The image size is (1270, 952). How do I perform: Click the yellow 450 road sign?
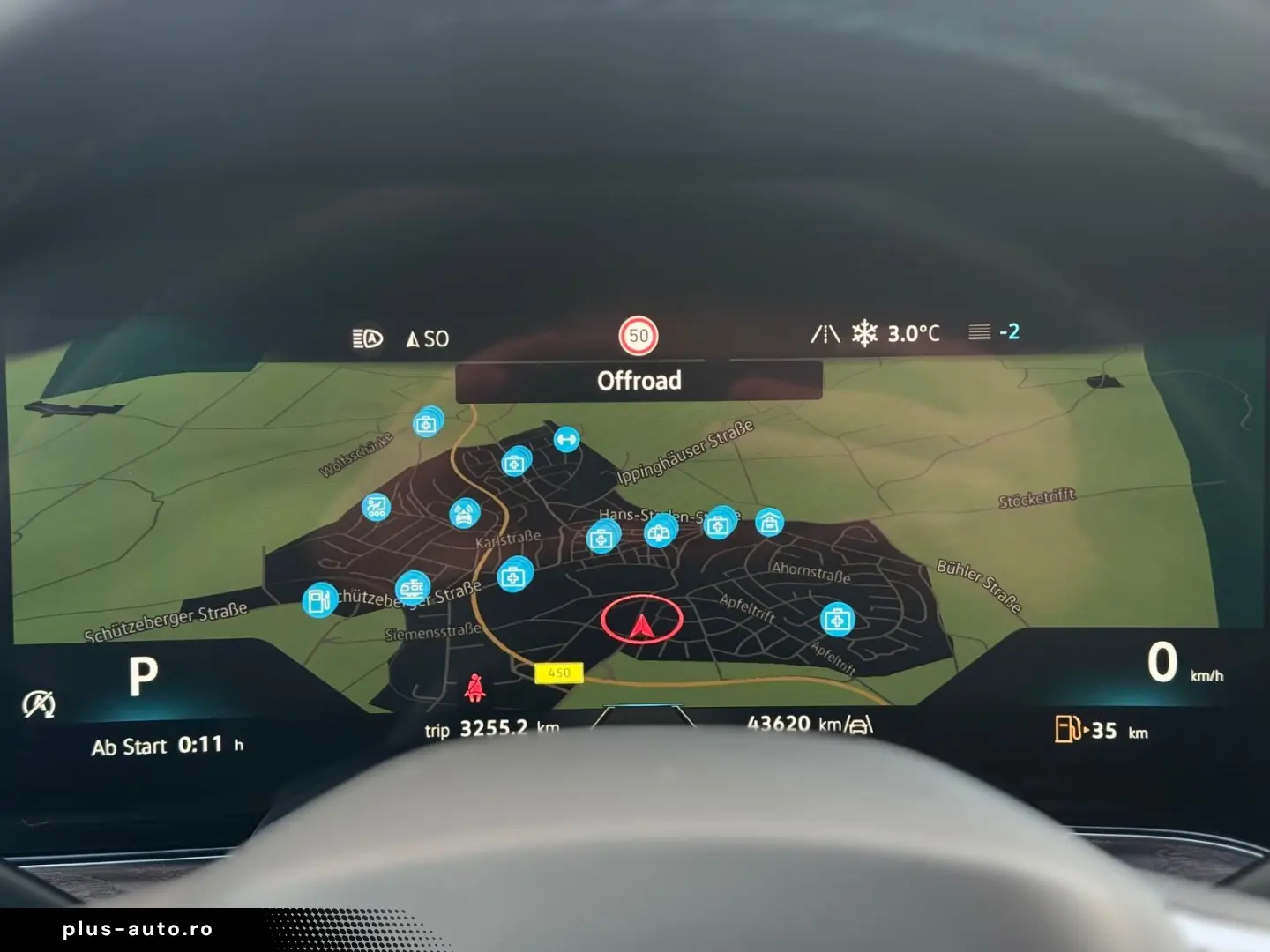pos(559,673)
